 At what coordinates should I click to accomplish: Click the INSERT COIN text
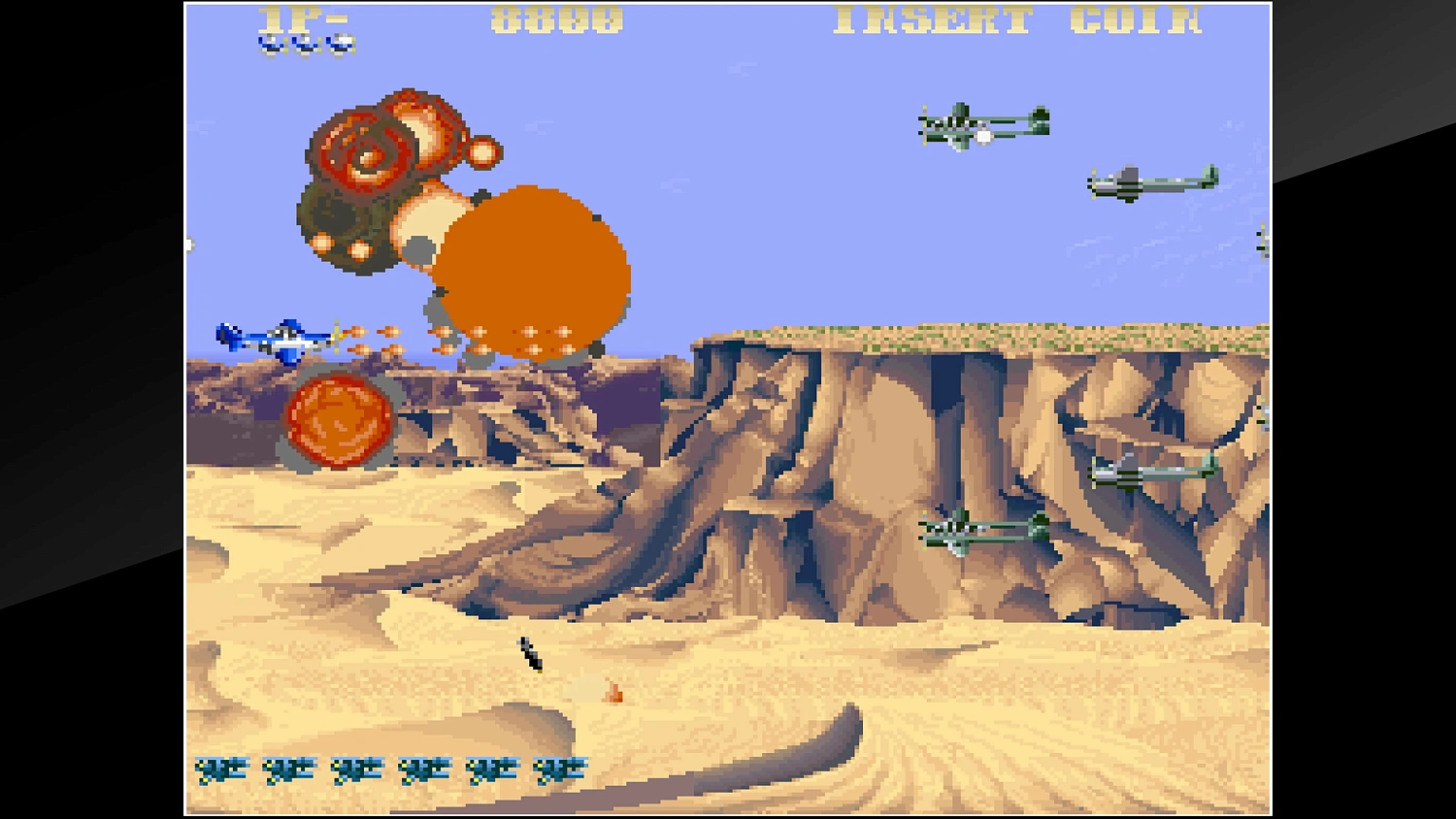pos(1019,21)
